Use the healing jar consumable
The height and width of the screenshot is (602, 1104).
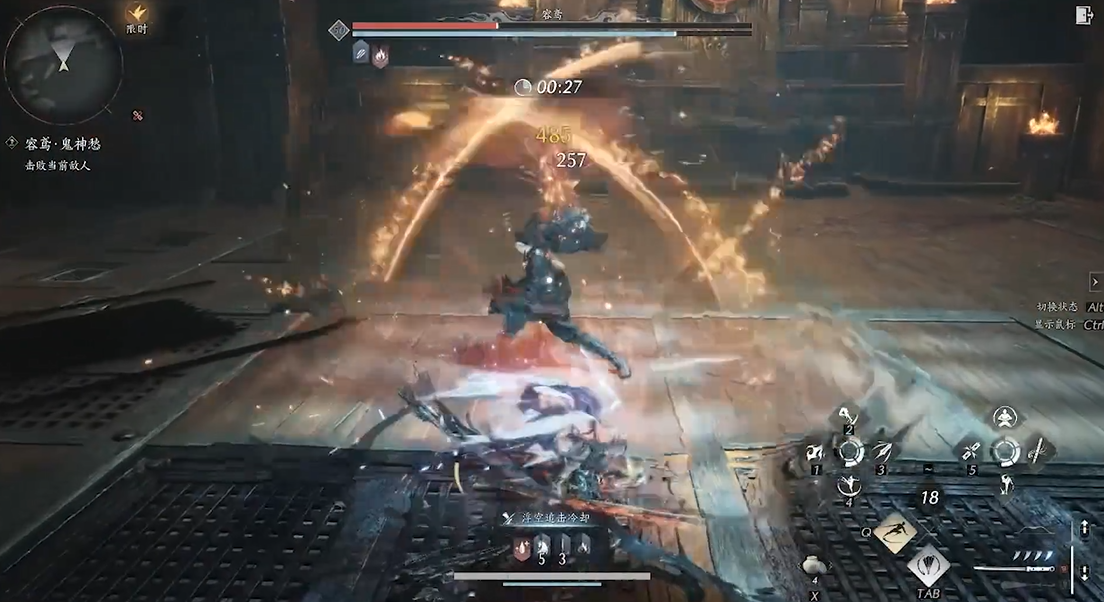pyautogui.click(x=813, y=566)
